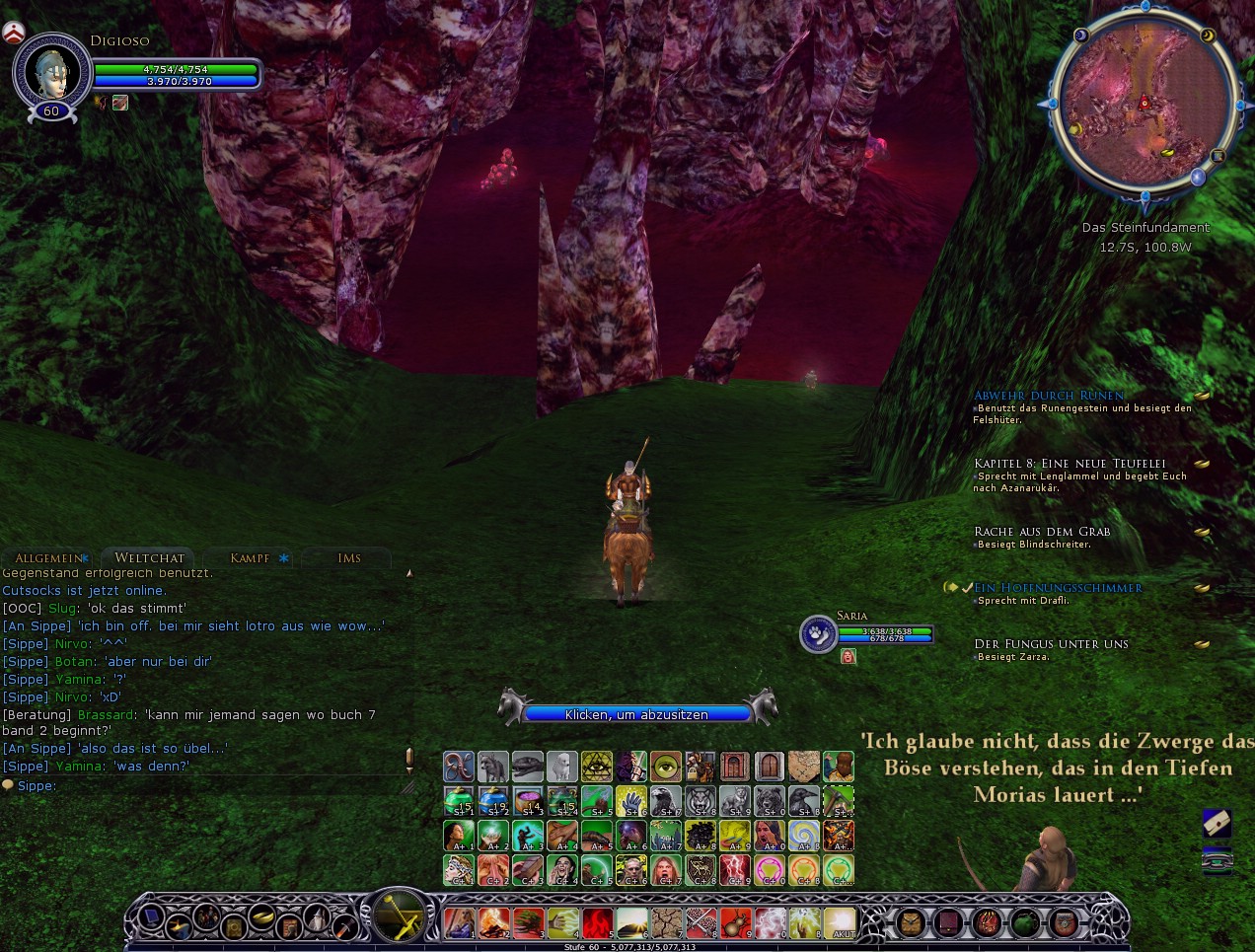
Task: Open the circular minimap radar
Action: click(1144, 106)
